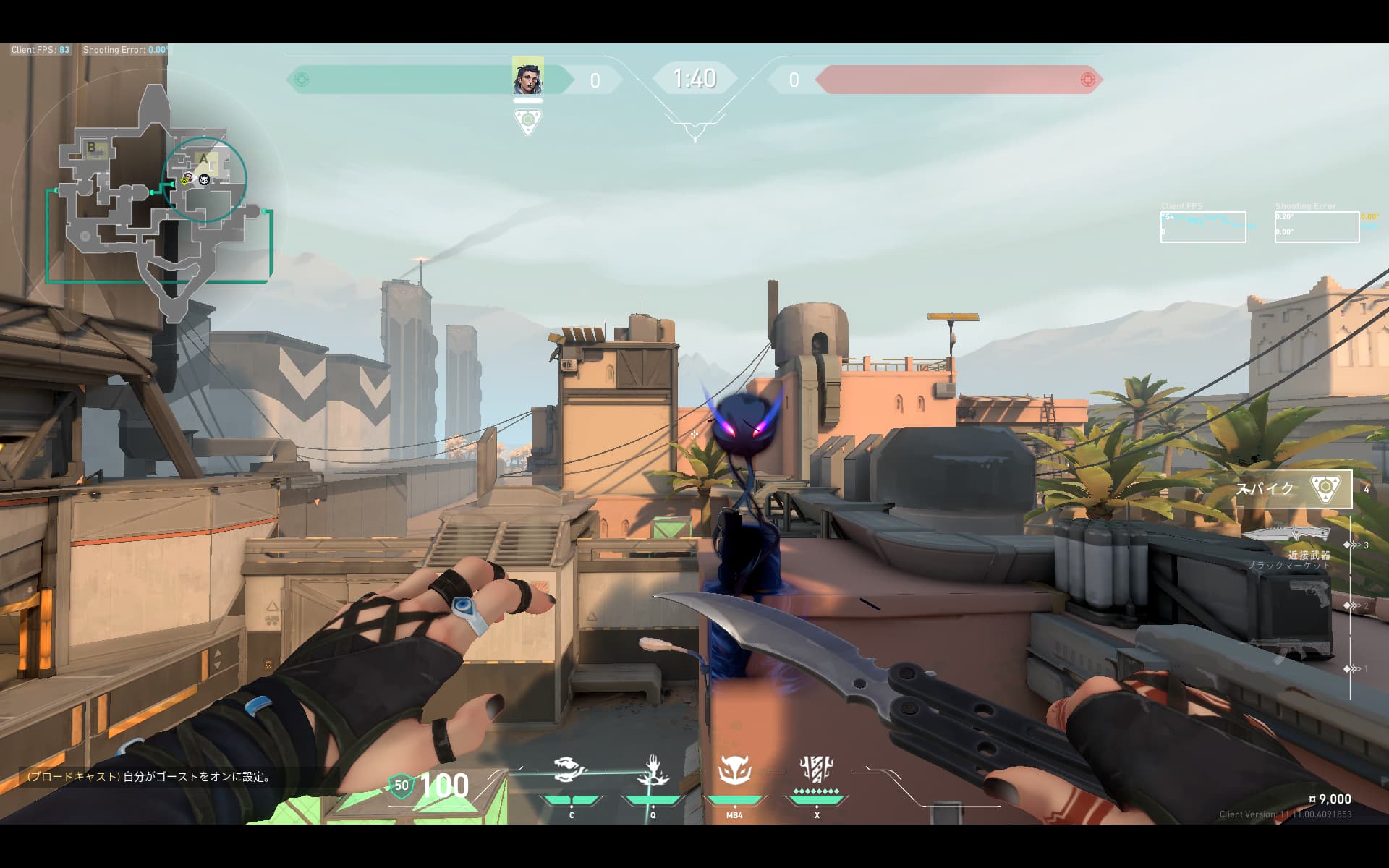1389x868 pixels.
Task: Trigger the Nightfall ultimate icon labeled X
Action: pos(817,770)
